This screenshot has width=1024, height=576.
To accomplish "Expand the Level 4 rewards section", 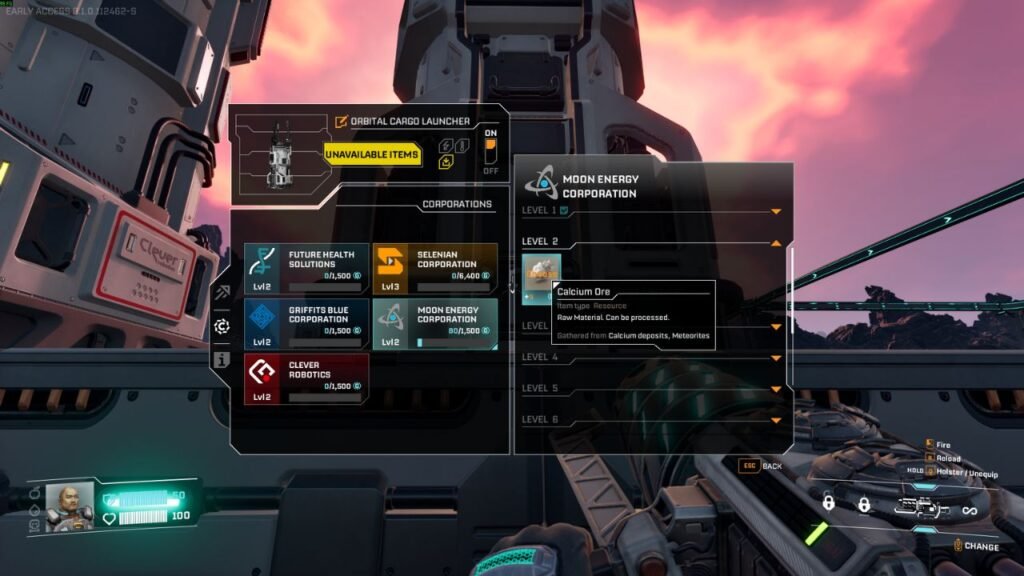I will click(776, 358).
